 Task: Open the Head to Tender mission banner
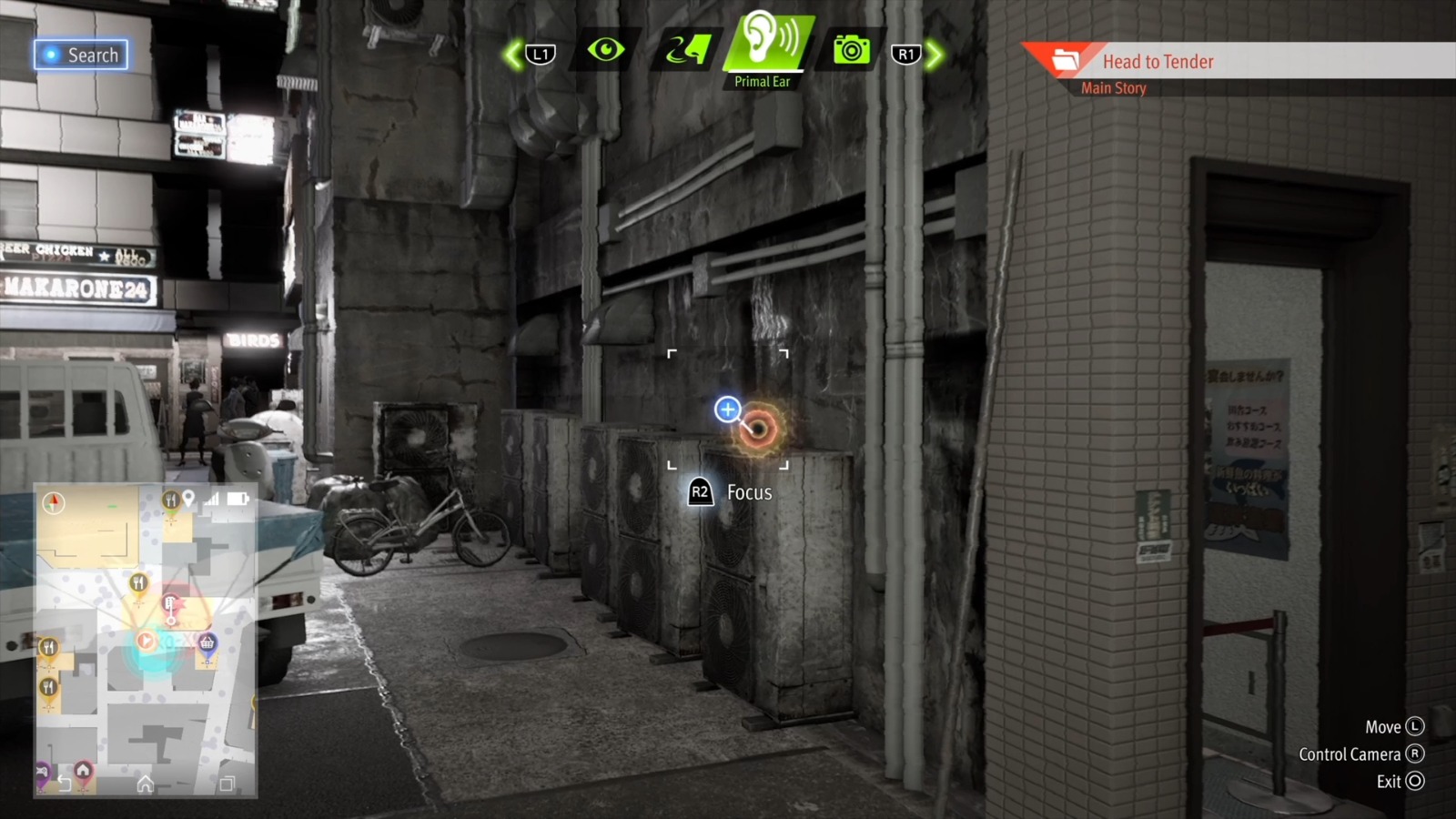click(1158, 61)
